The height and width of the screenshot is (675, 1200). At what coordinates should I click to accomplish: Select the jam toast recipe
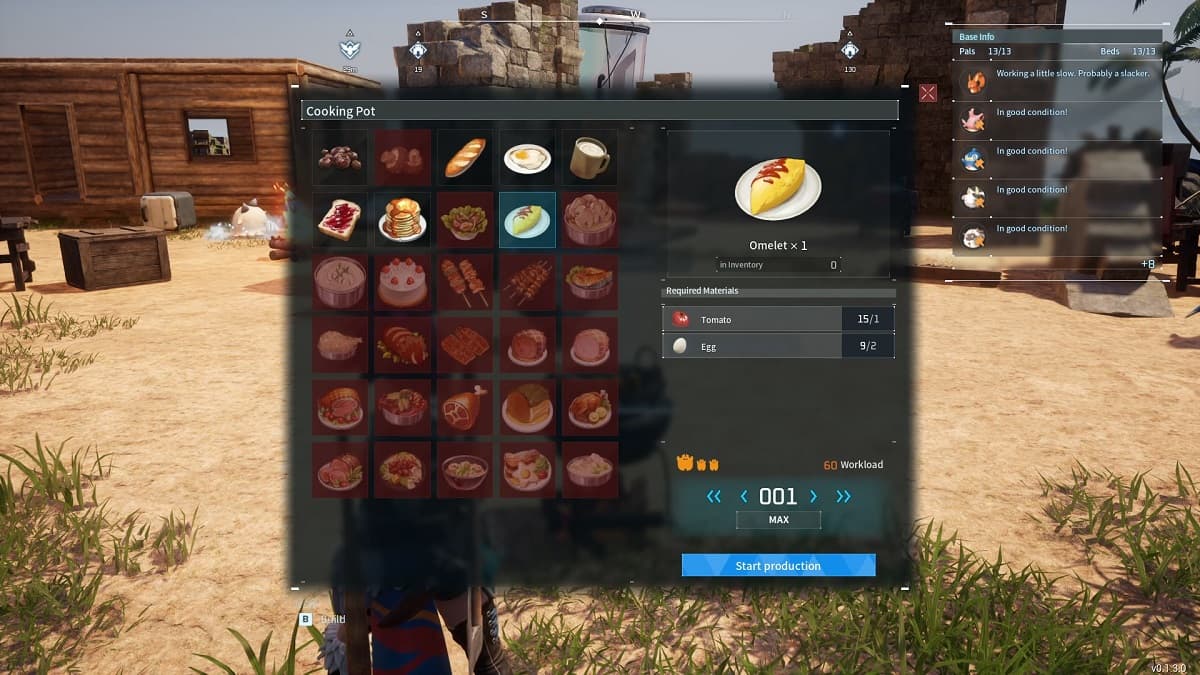(x=340, y=219)
